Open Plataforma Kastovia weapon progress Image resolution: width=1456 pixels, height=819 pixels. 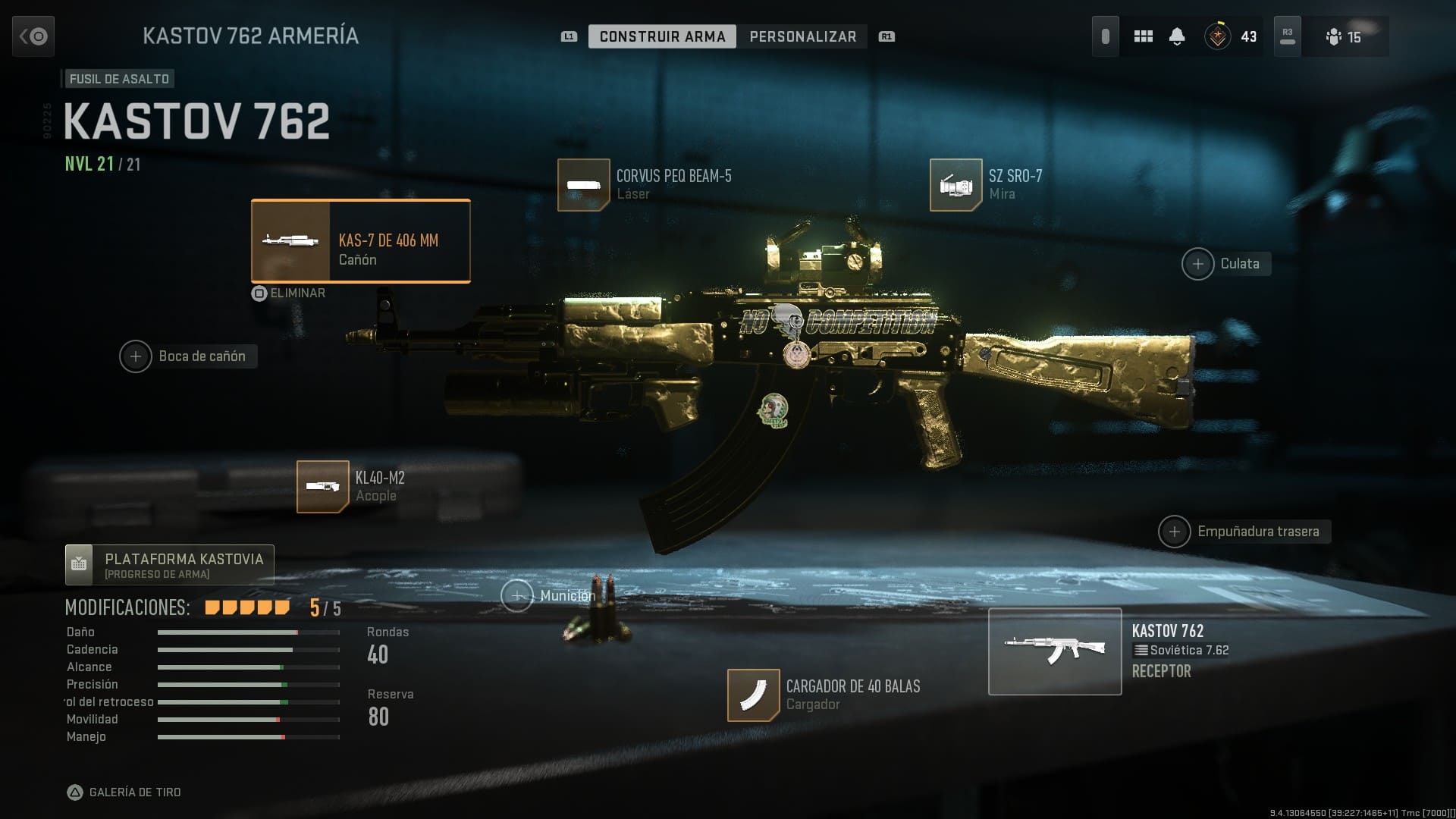coord(170,565)
